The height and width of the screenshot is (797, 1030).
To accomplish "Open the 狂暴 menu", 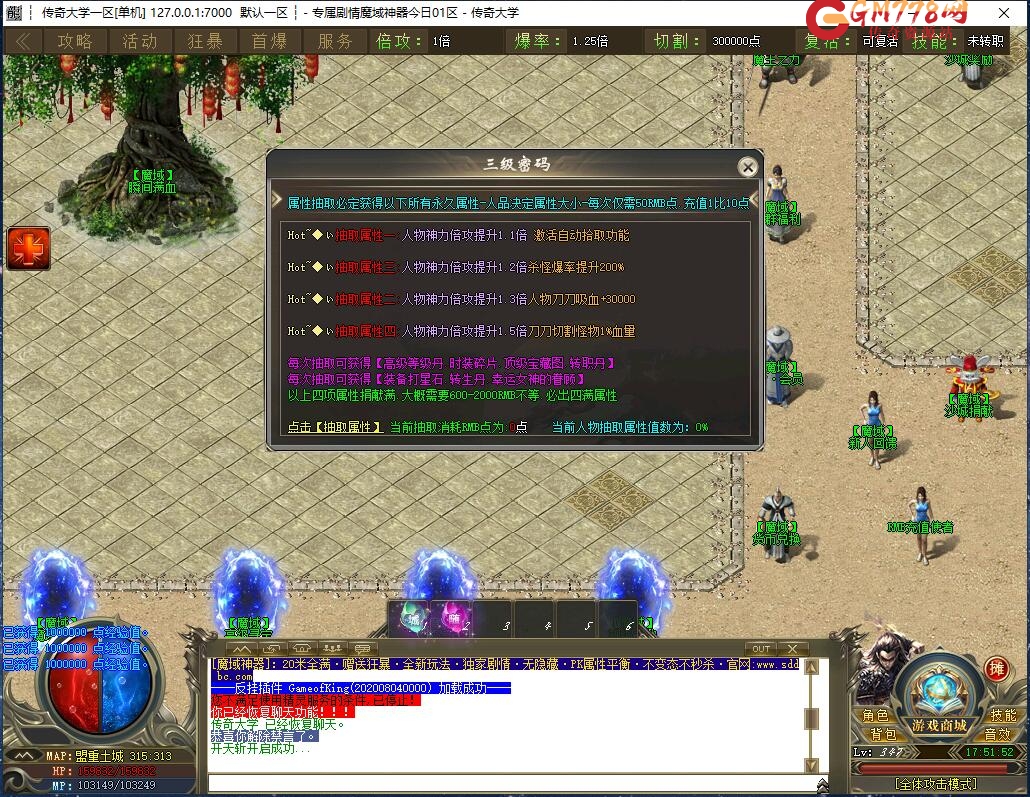I will [x=205, y=41].
